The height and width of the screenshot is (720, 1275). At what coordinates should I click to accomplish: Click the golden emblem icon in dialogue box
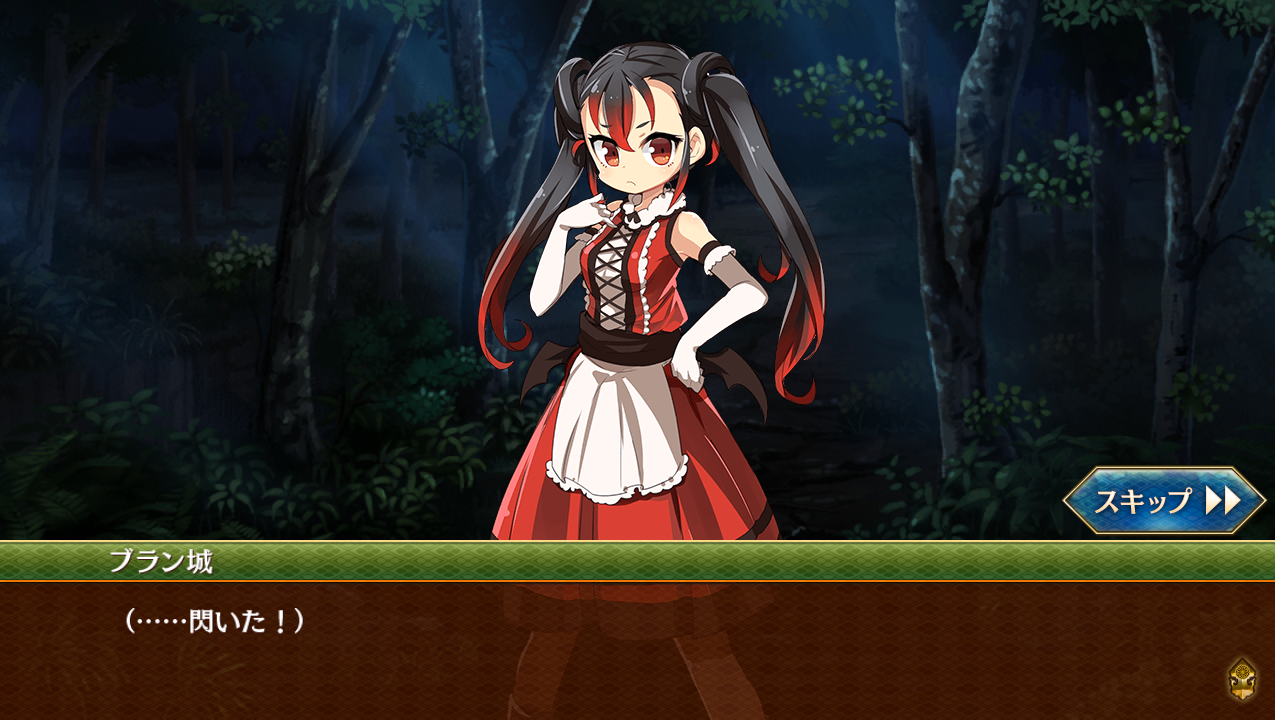pyautogui.click(x=1242, y=680)
